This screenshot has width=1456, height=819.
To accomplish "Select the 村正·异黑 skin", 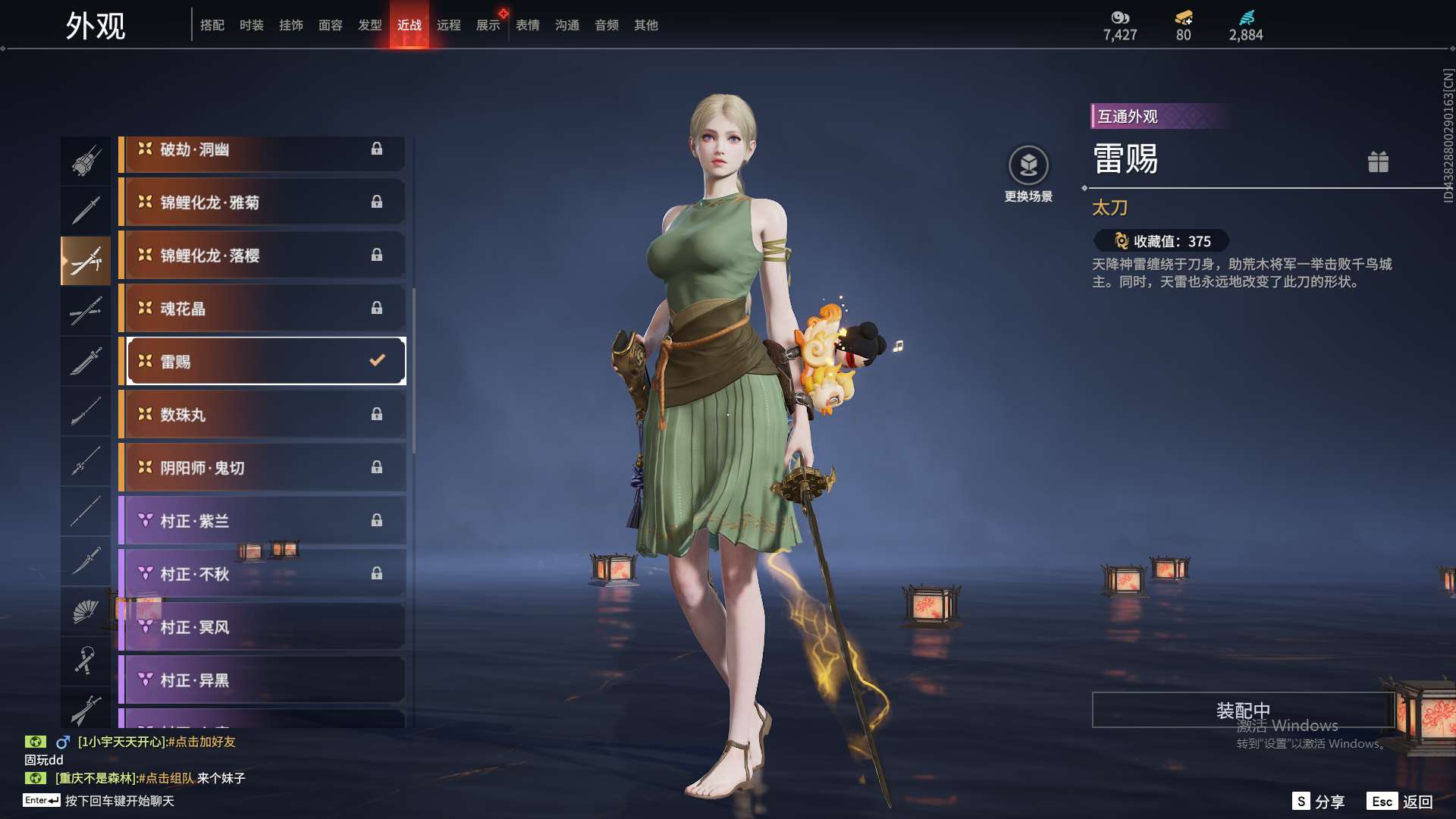I will click(x=262, y=680).
